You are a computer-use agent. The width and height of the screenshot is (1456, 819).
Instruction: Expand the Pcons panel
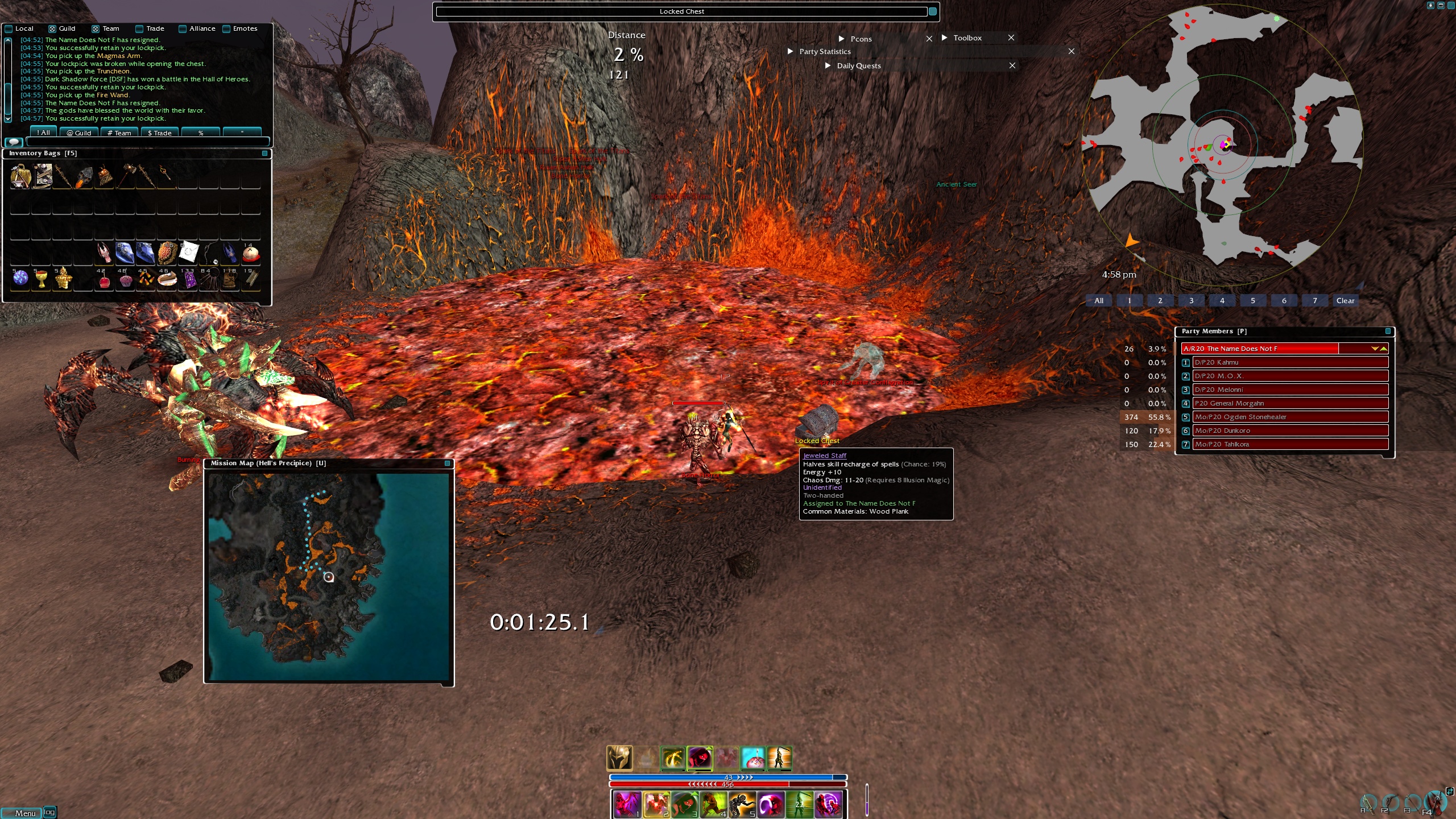841,39
